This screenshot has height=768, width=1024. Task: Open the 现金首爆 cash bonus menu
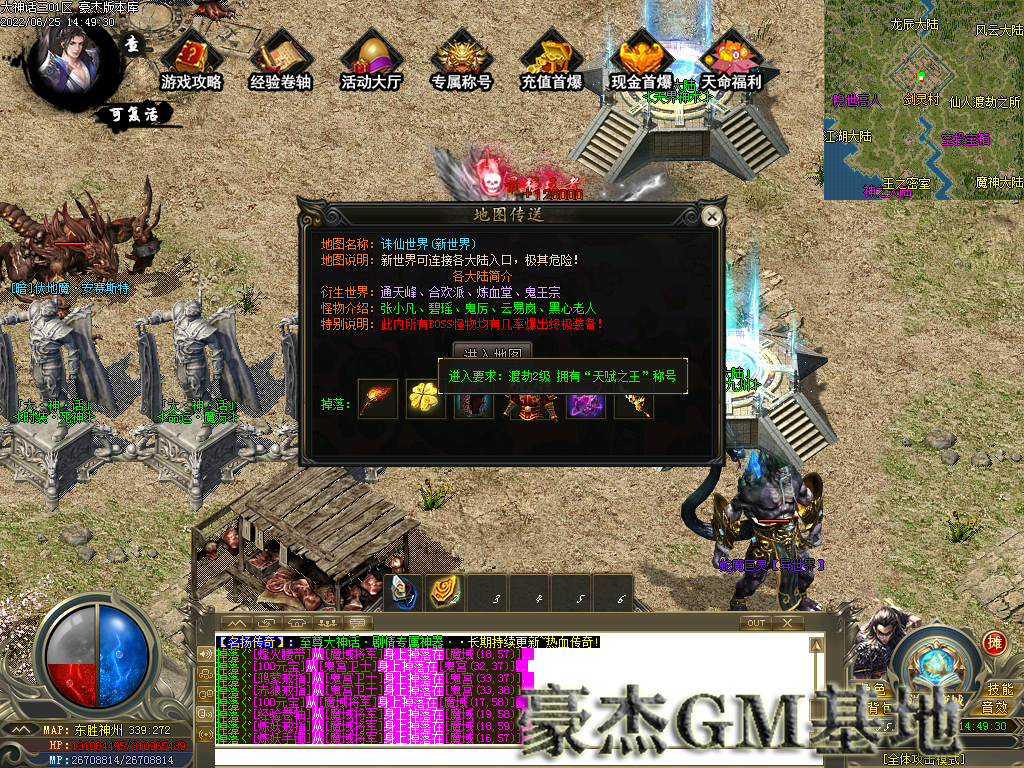click(x=641, y=62)
